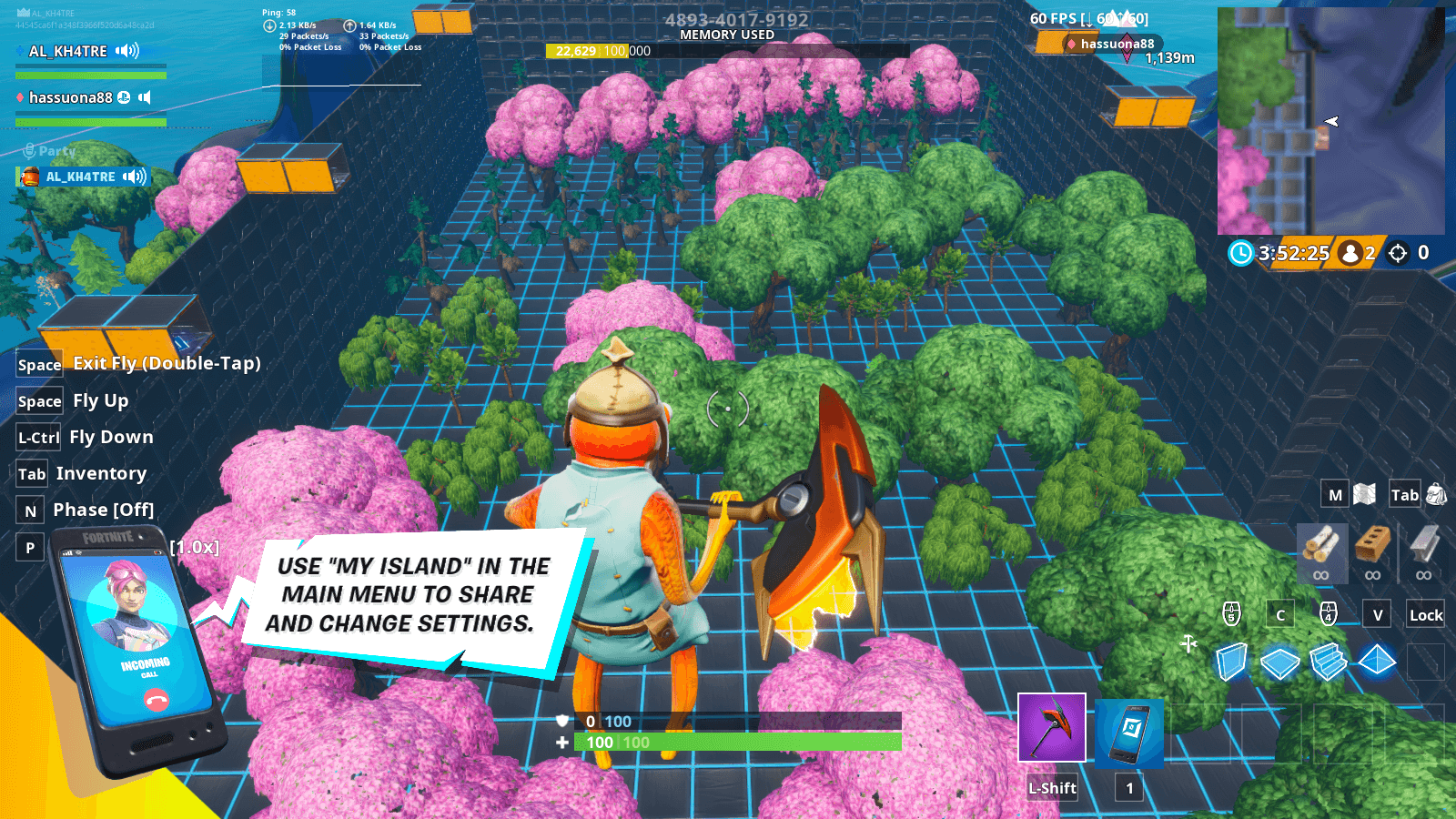Open the backpack inventory icon
This screenshot has width=1456, height=819.
click(x=1436, y=494)
